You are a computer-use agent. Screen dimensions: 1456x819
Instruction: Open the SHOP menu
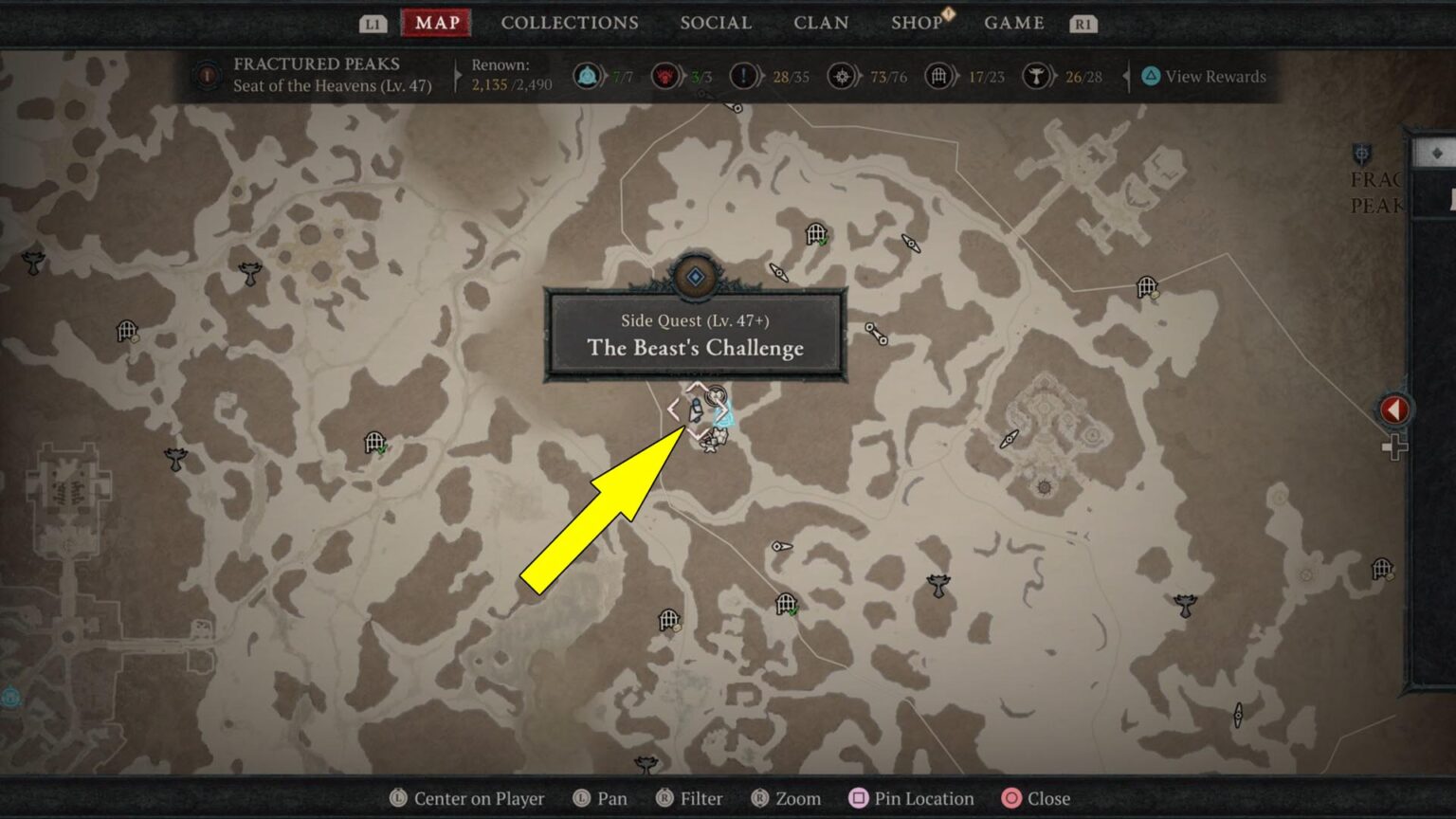pyautogui.click(x=915, y=23)
